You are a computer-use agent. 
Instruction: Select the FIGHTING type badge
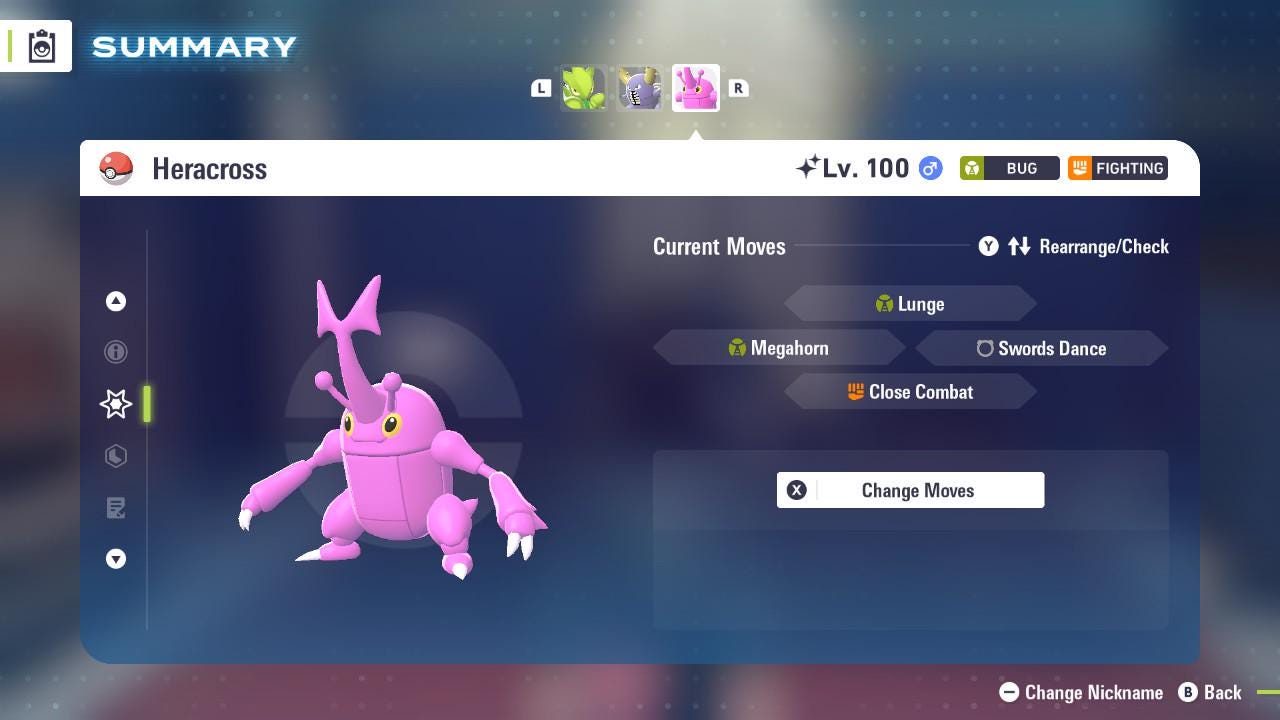click(1117, 168)
